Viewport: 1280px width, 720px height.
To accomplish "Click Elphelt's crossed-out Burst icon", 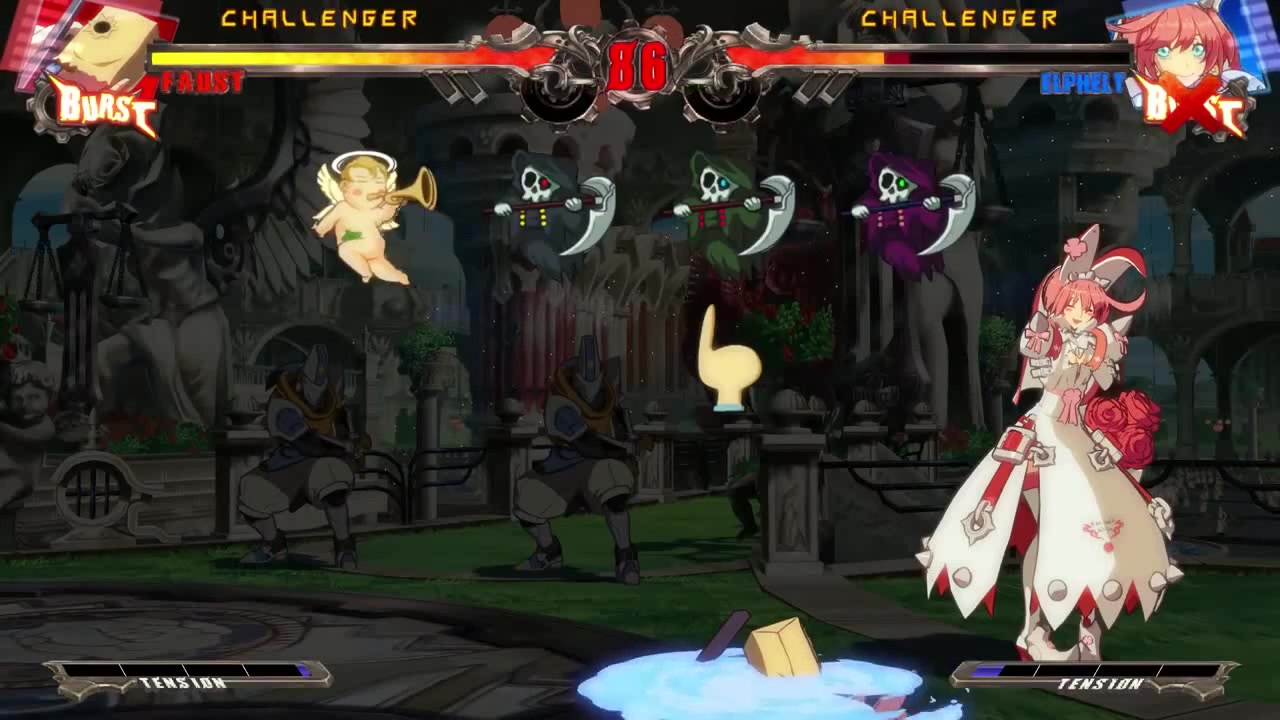I will 1191,107.
